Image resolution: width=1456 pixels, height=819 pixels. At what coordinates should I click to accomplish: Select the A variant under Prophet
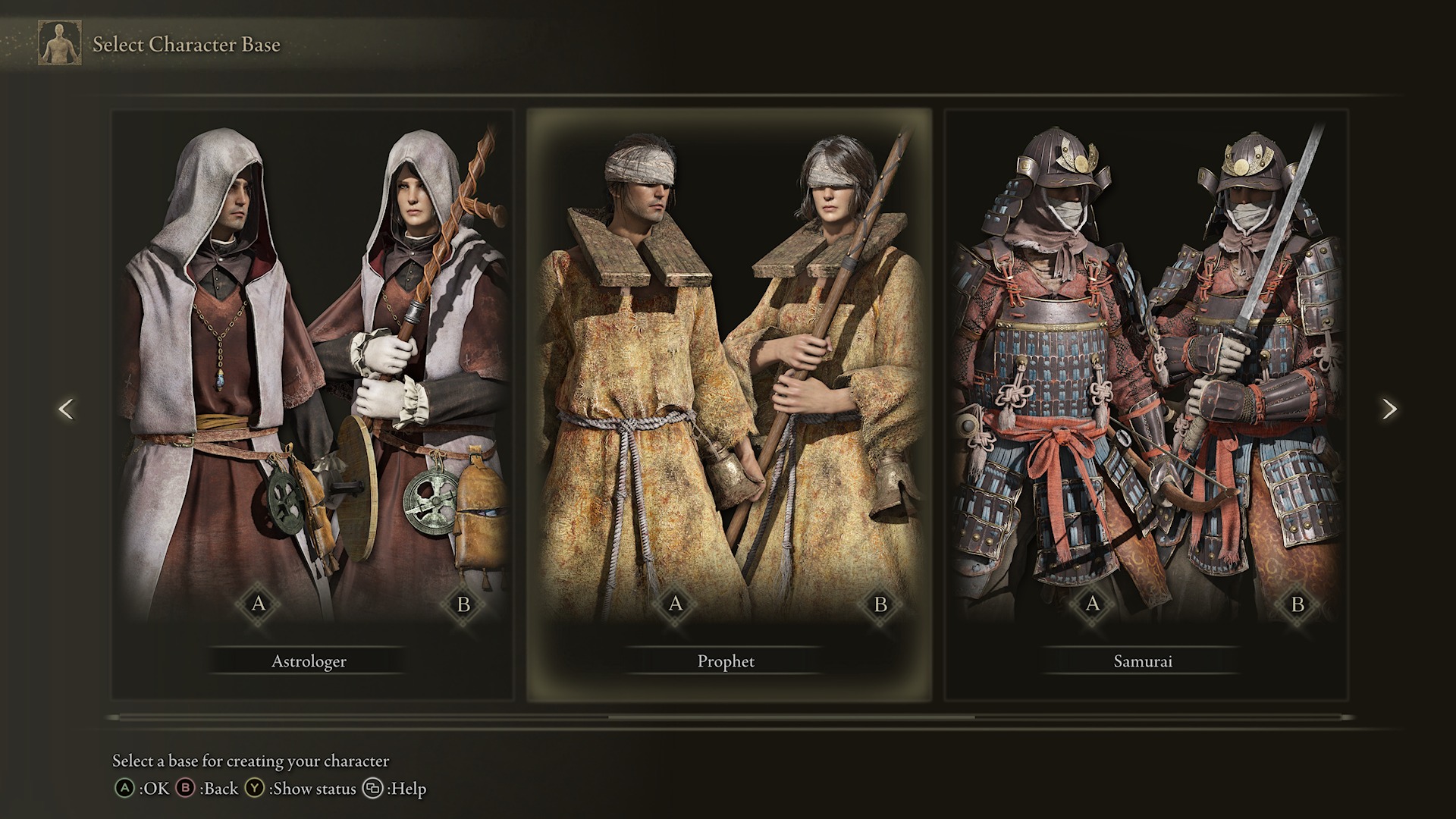pos(676,605)
